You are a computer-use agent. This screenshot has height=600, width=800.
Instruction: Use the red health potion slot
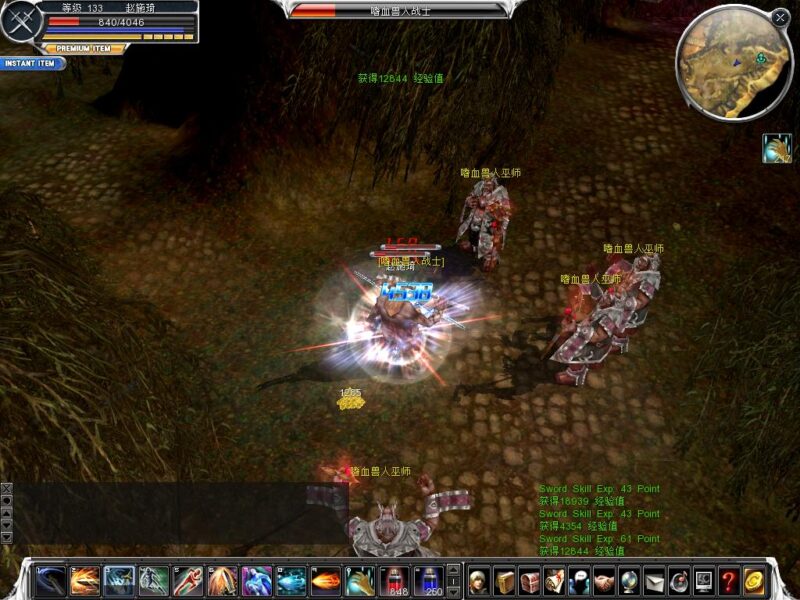[395, 580]
